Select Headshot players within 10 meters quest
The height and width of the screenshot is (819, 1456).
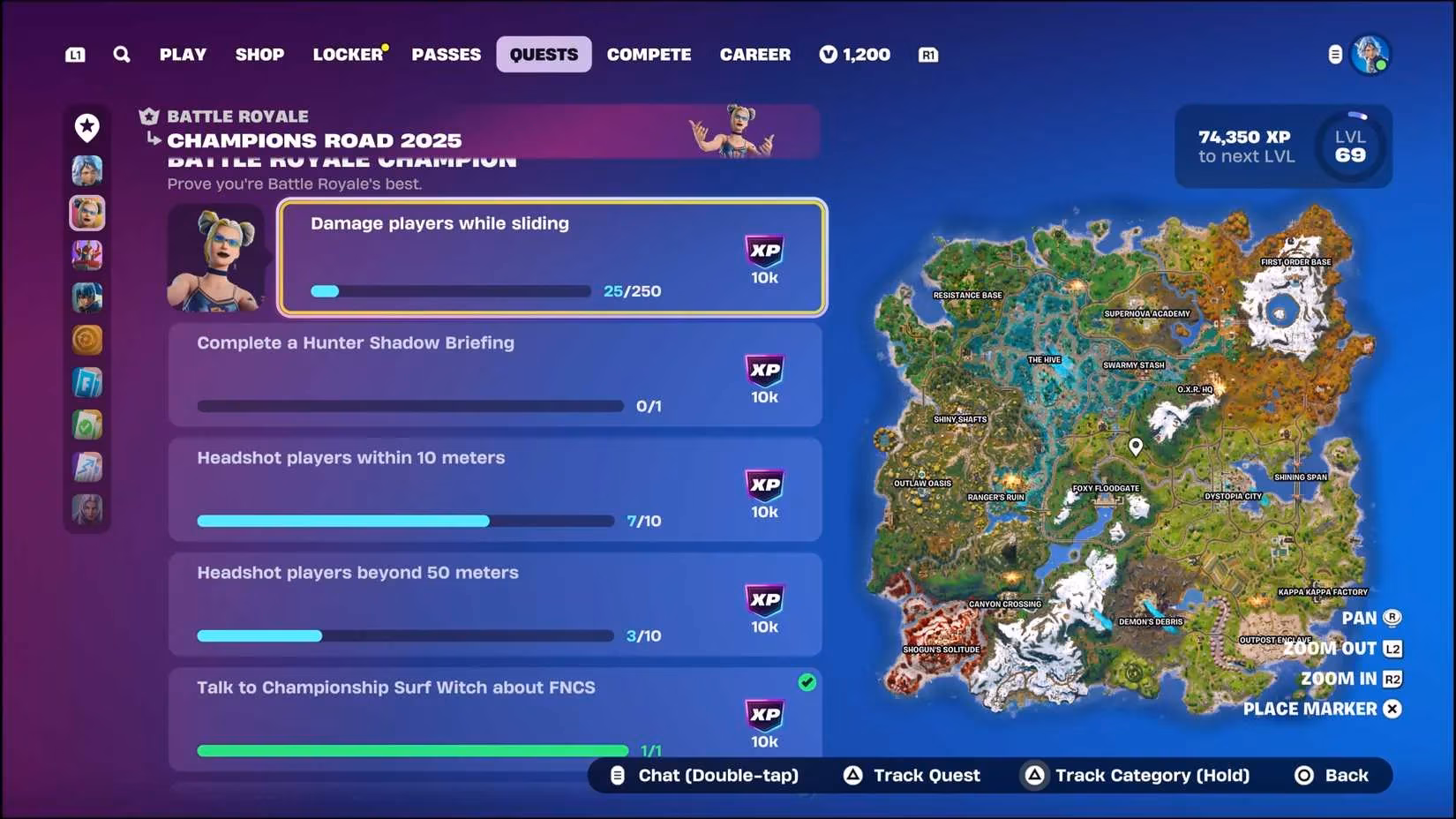(x=495, y=490)
